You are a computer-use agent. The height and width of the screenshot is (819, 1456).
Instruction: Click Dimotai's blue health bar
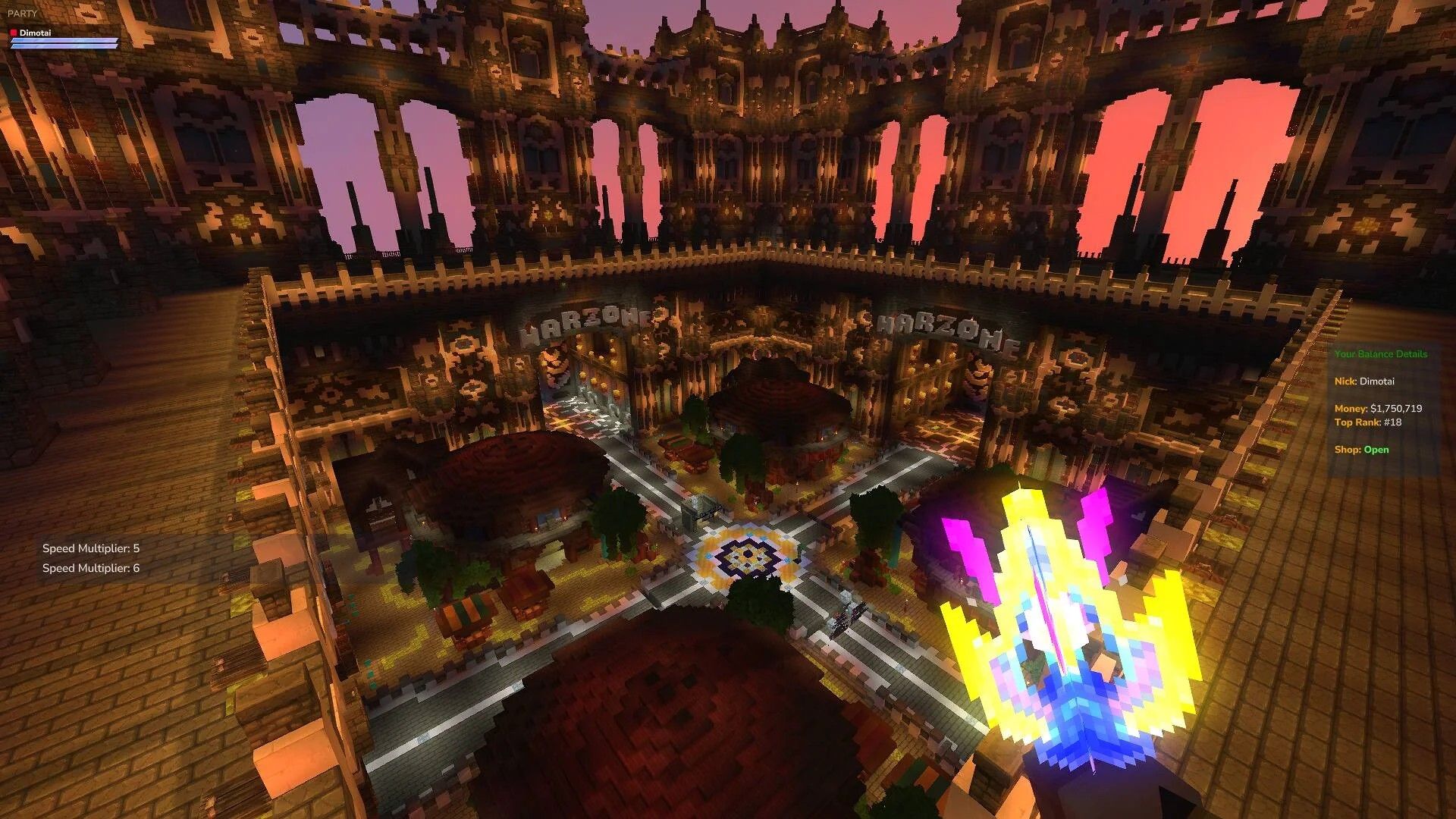tap(64, 42)
